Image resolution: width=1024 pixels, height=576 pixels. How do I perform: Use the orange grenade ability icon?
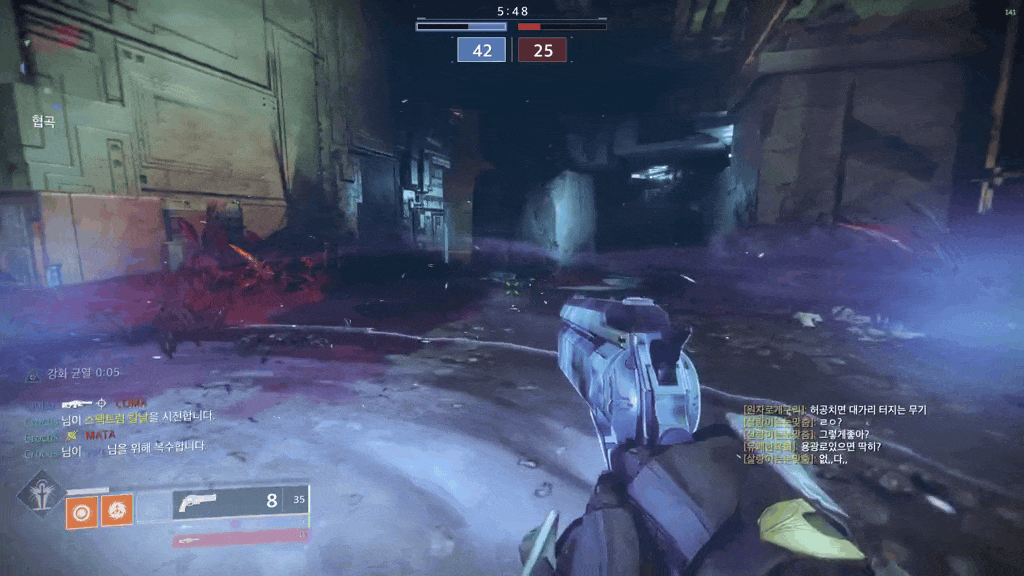(81, 511)
